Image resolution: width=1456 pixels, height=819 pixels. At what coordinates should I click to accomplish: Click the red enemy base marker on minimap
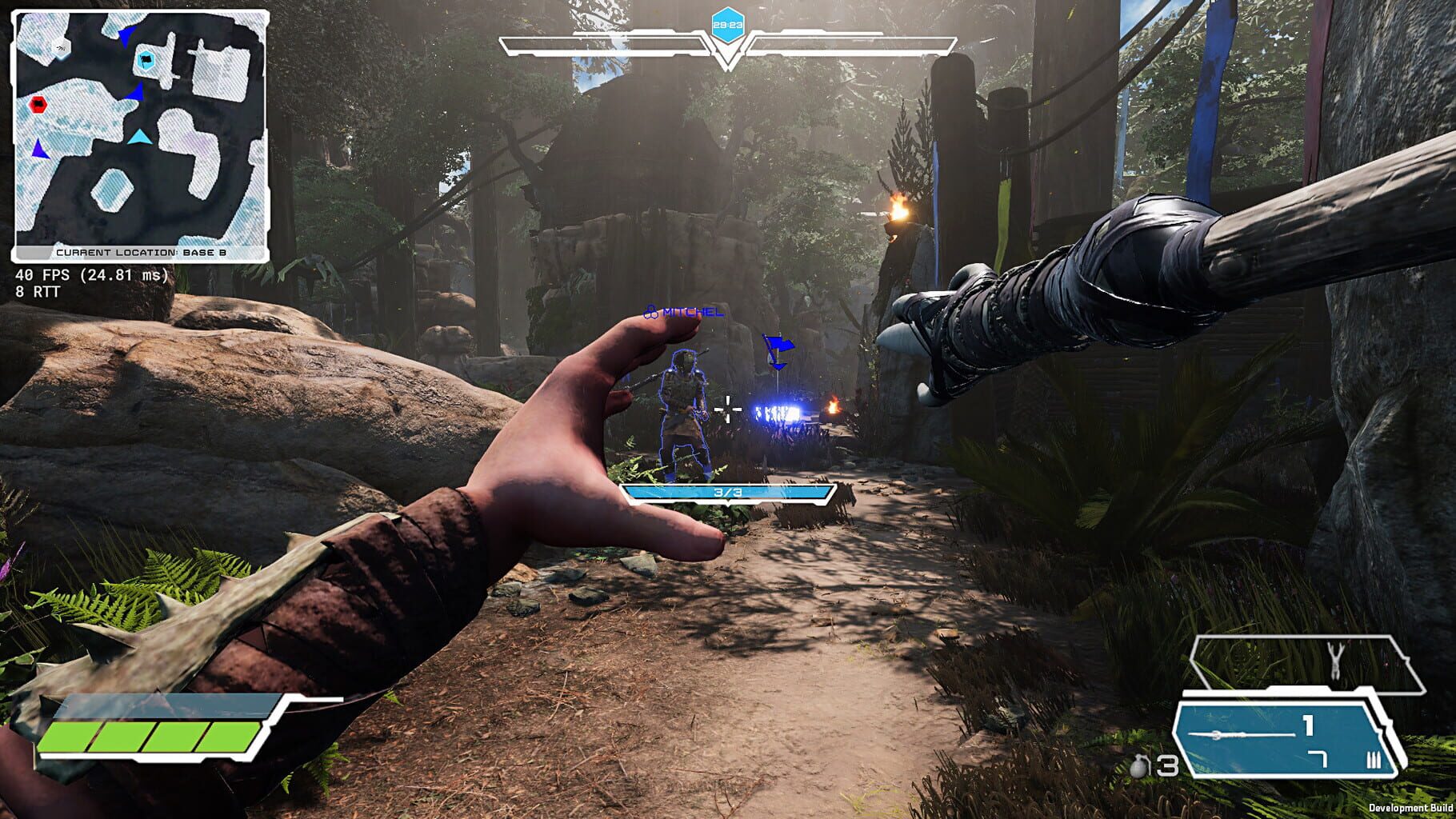point(38,105)
